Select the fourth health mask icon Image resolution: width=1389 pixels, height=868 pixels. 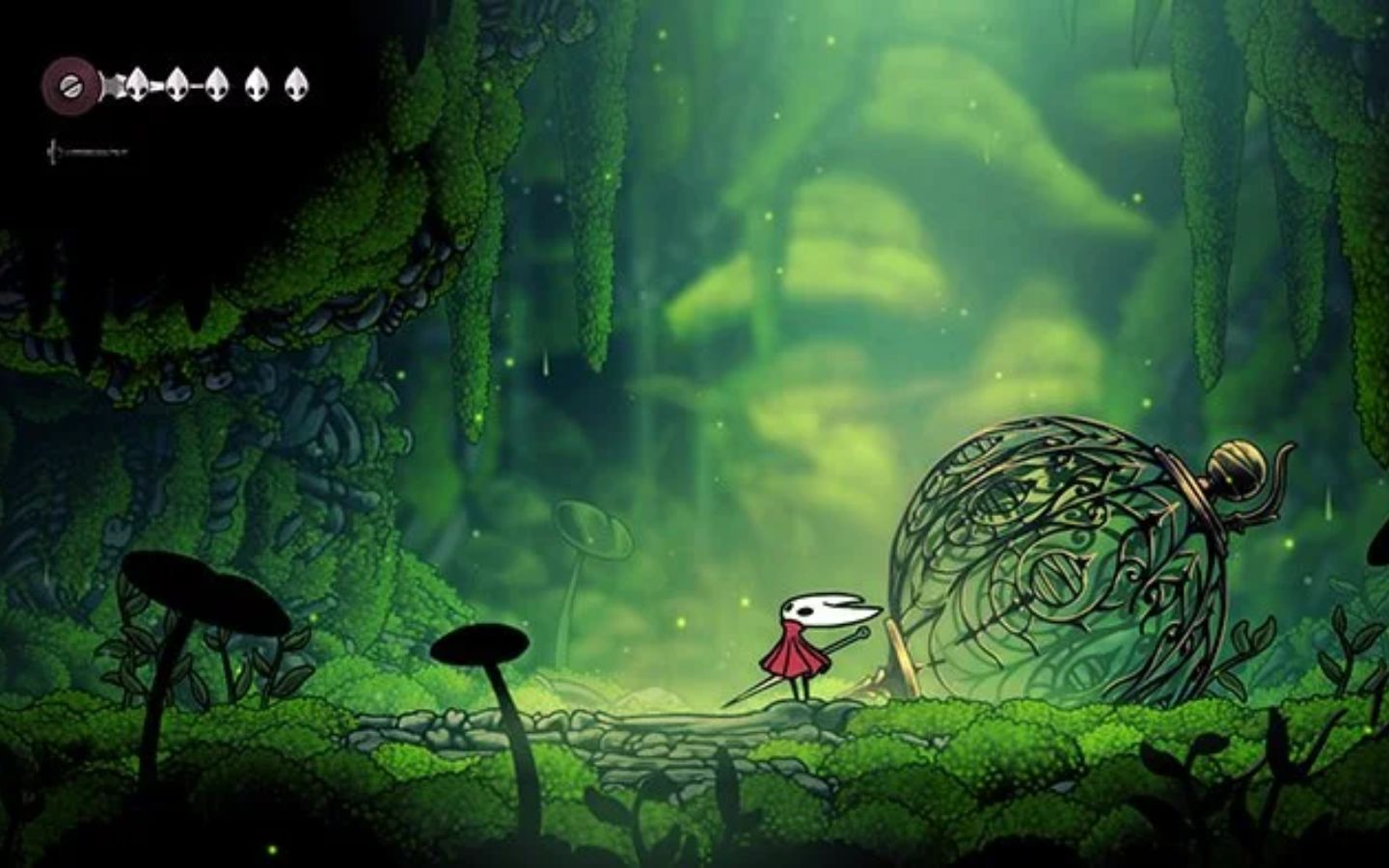pos(259,86)
